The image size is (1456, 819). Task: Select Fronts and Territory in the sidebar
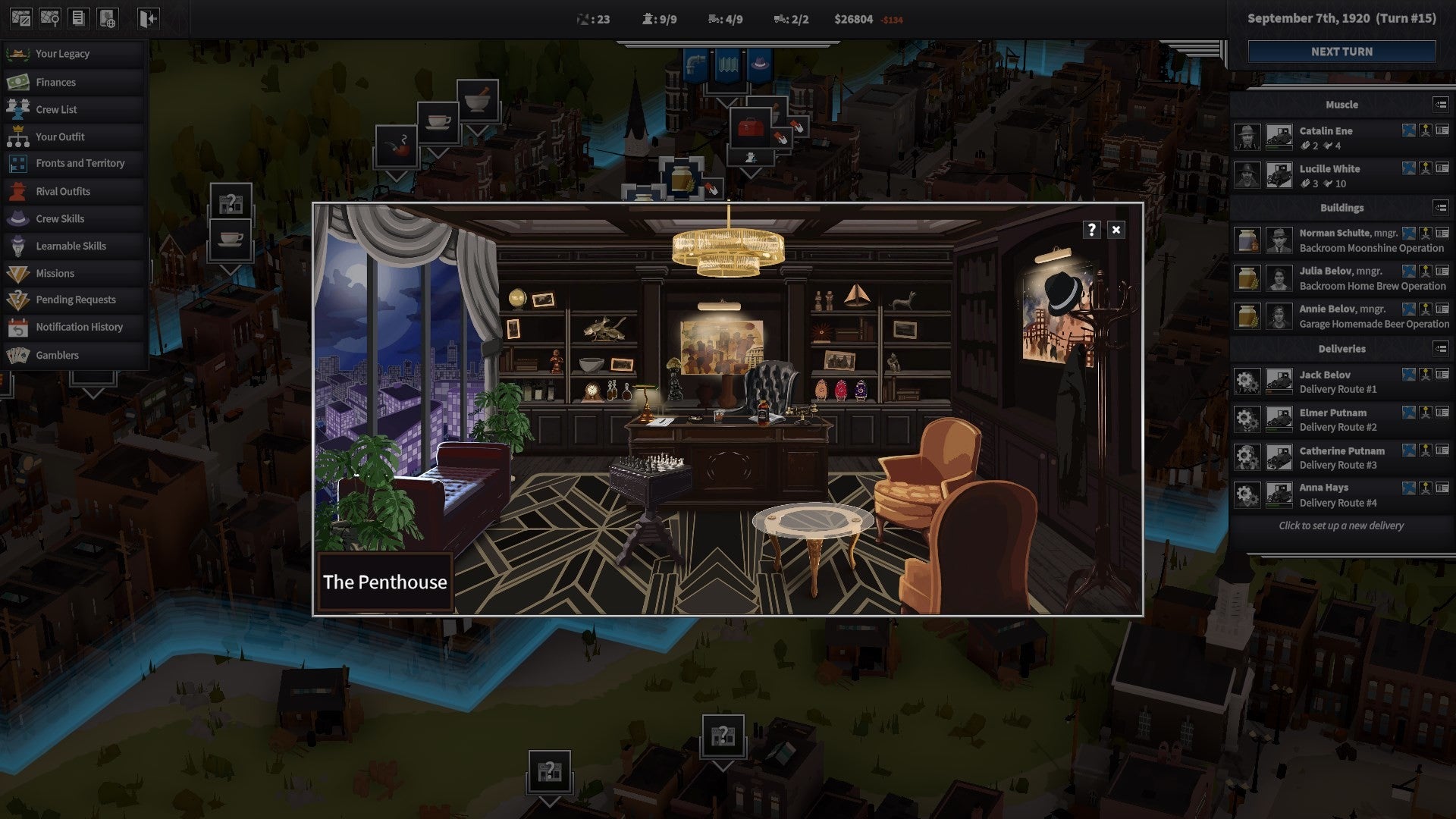click(x=80, y=163)
